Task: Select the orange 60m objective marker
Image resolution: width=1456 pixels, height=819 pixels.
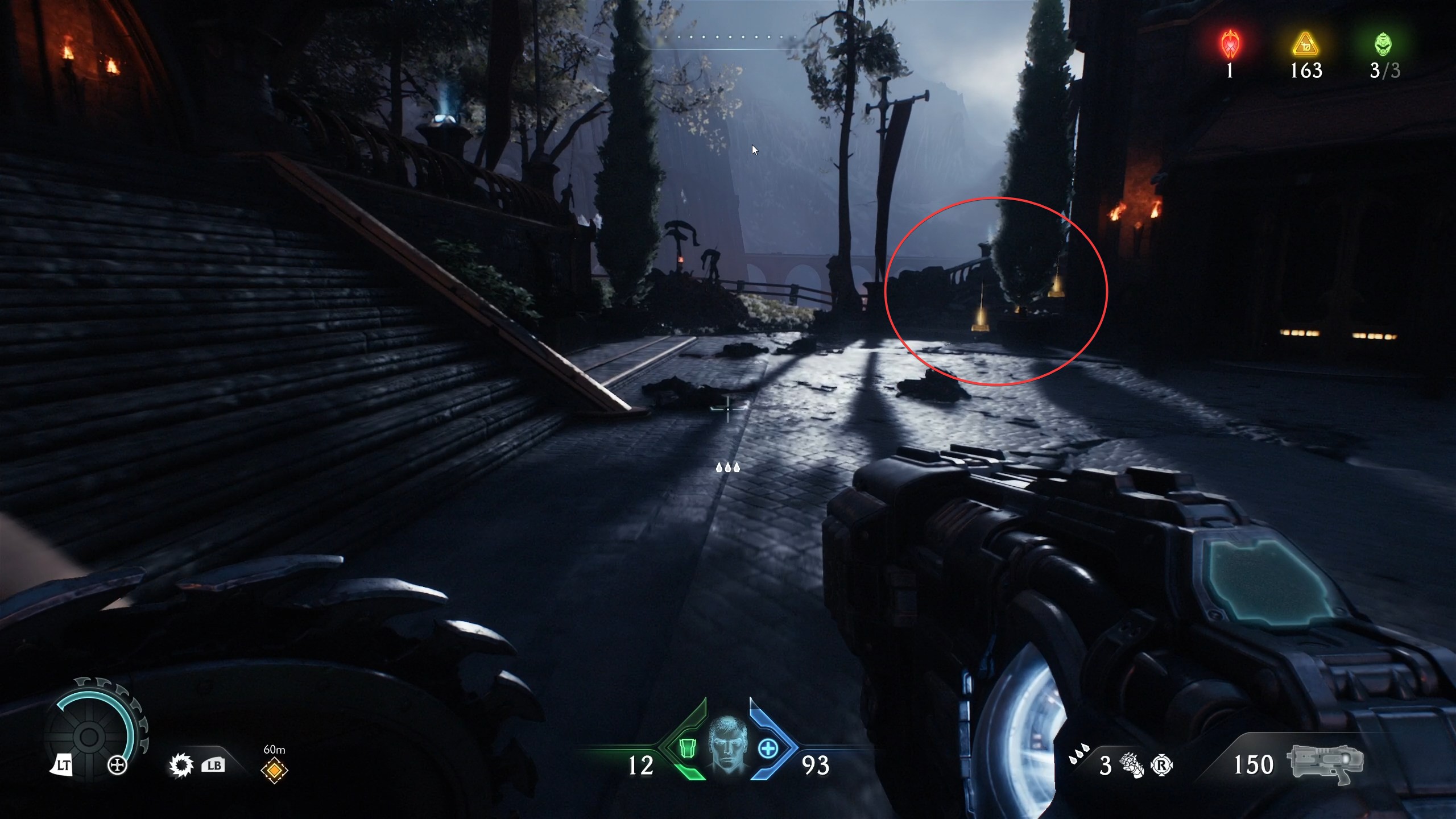Action: 274,769
